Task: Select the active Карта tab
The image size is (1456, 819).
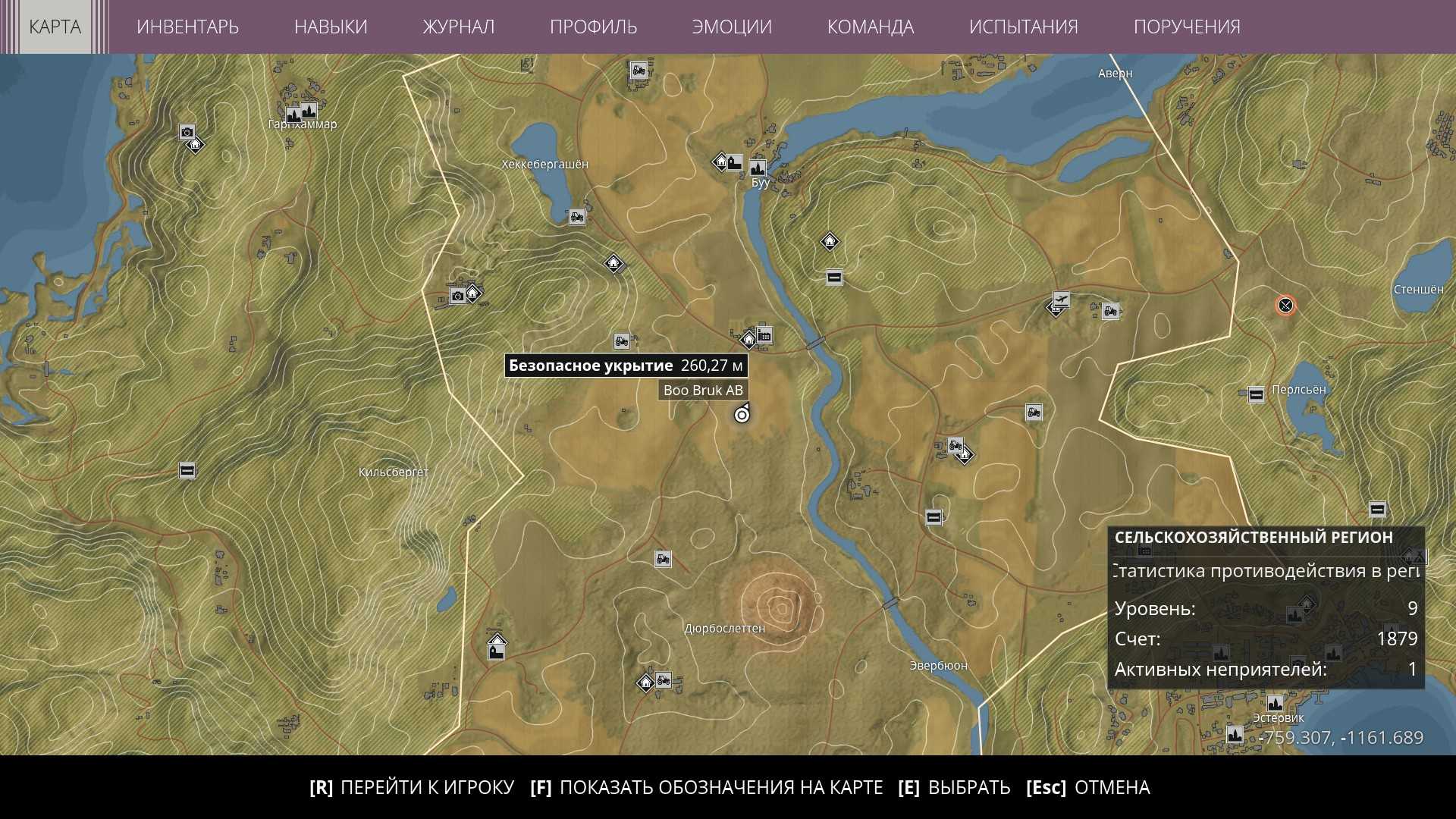Action: point(55,27)
